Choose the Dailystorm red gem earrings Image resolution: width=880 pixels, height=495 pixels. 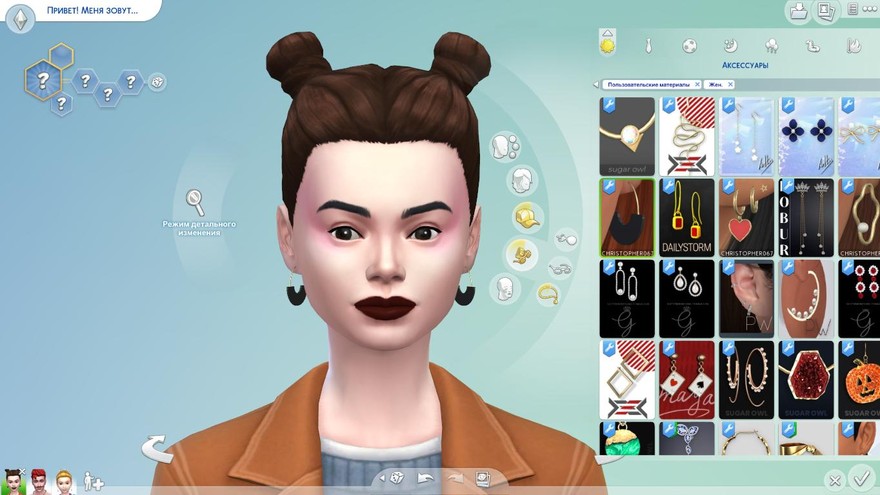click(687, 217)
